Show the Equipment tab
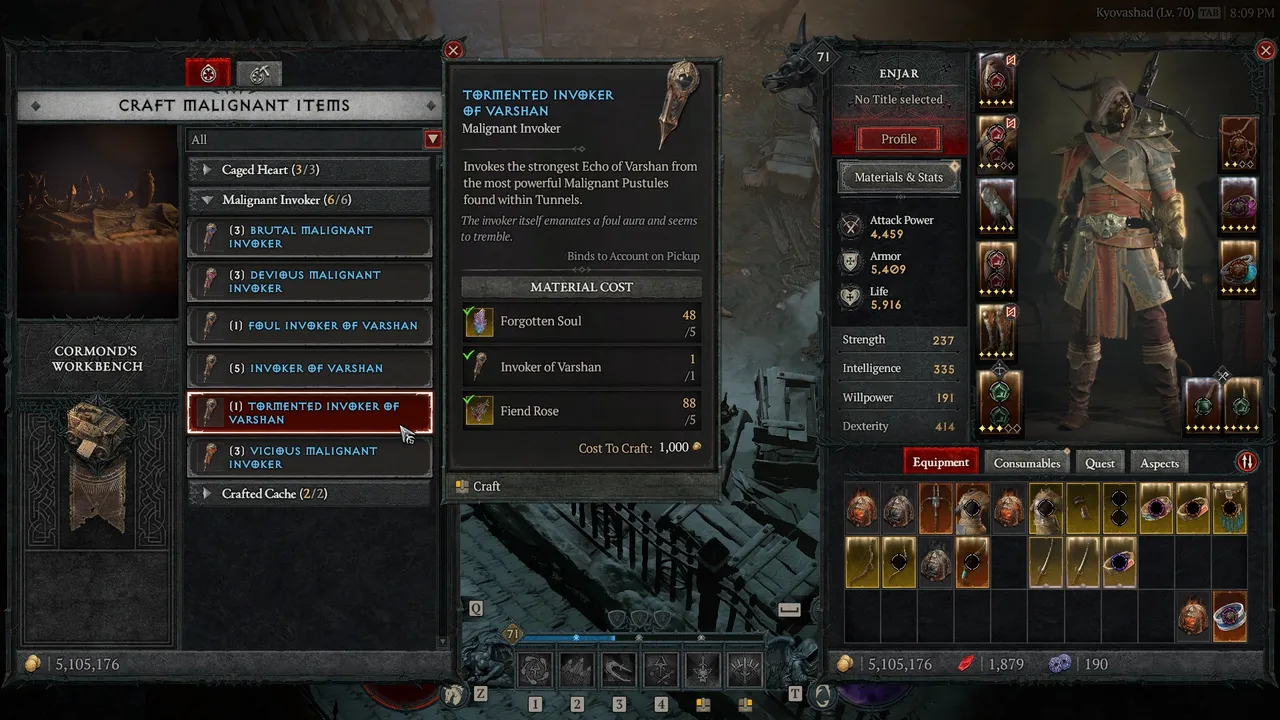This screenshot has width=1280, height=720. coord(940,462)
